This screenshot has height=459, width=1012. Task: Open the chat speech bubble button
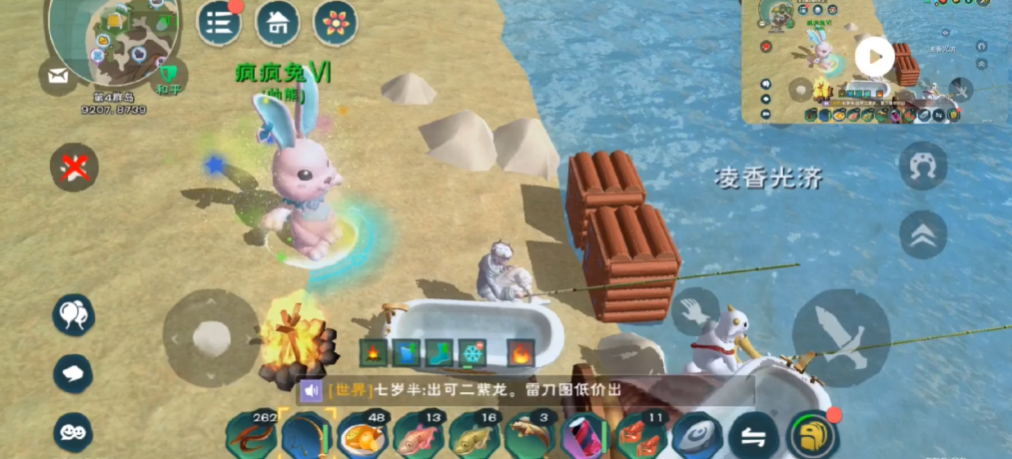(x=74, y=373)
